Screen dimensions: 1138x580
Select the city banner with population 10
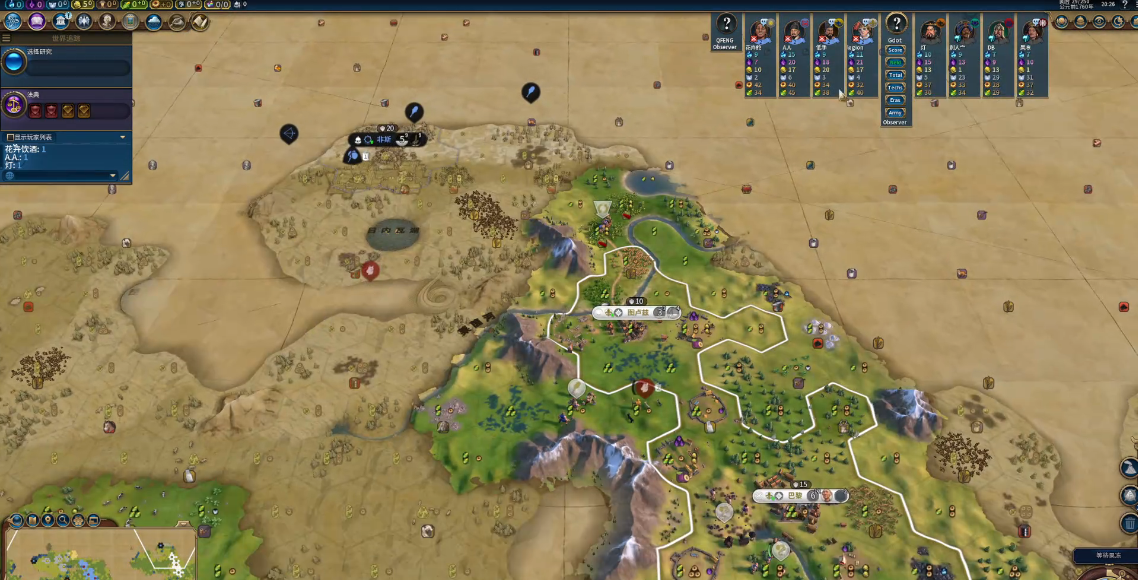pos(636,312)
